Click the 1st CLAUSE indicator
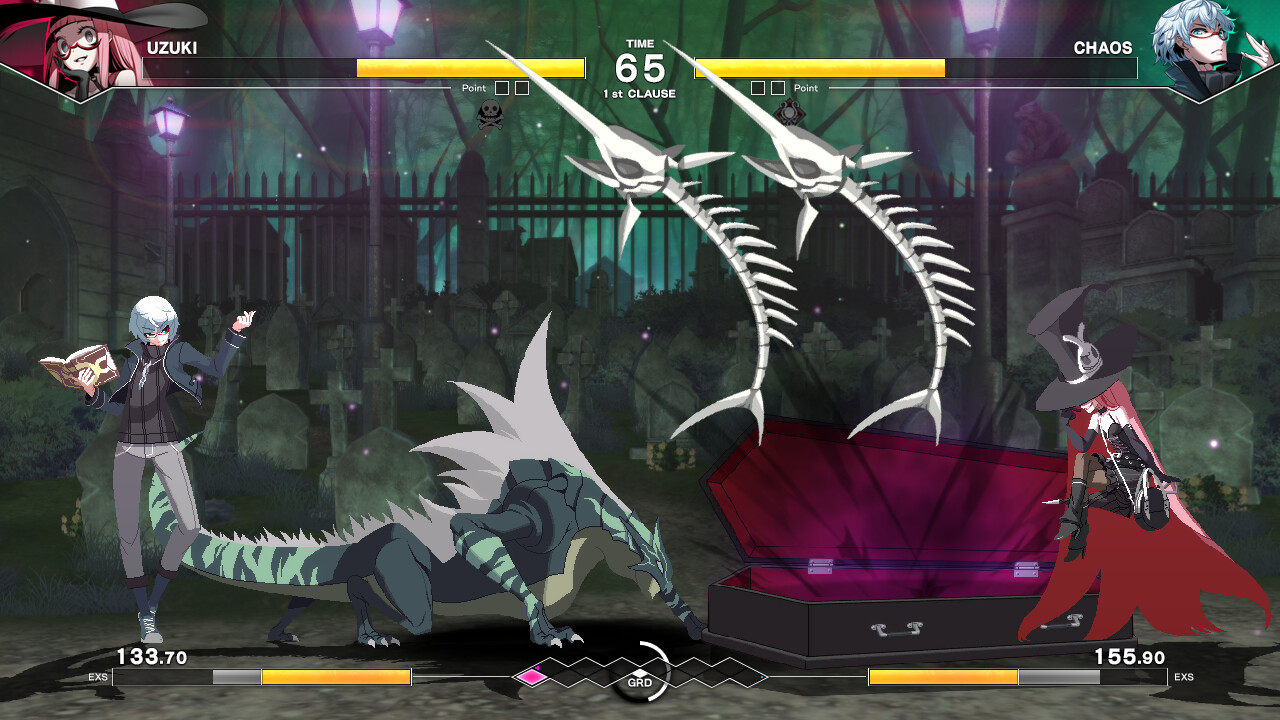The image size is (1280, 720). tap(638, 92)
